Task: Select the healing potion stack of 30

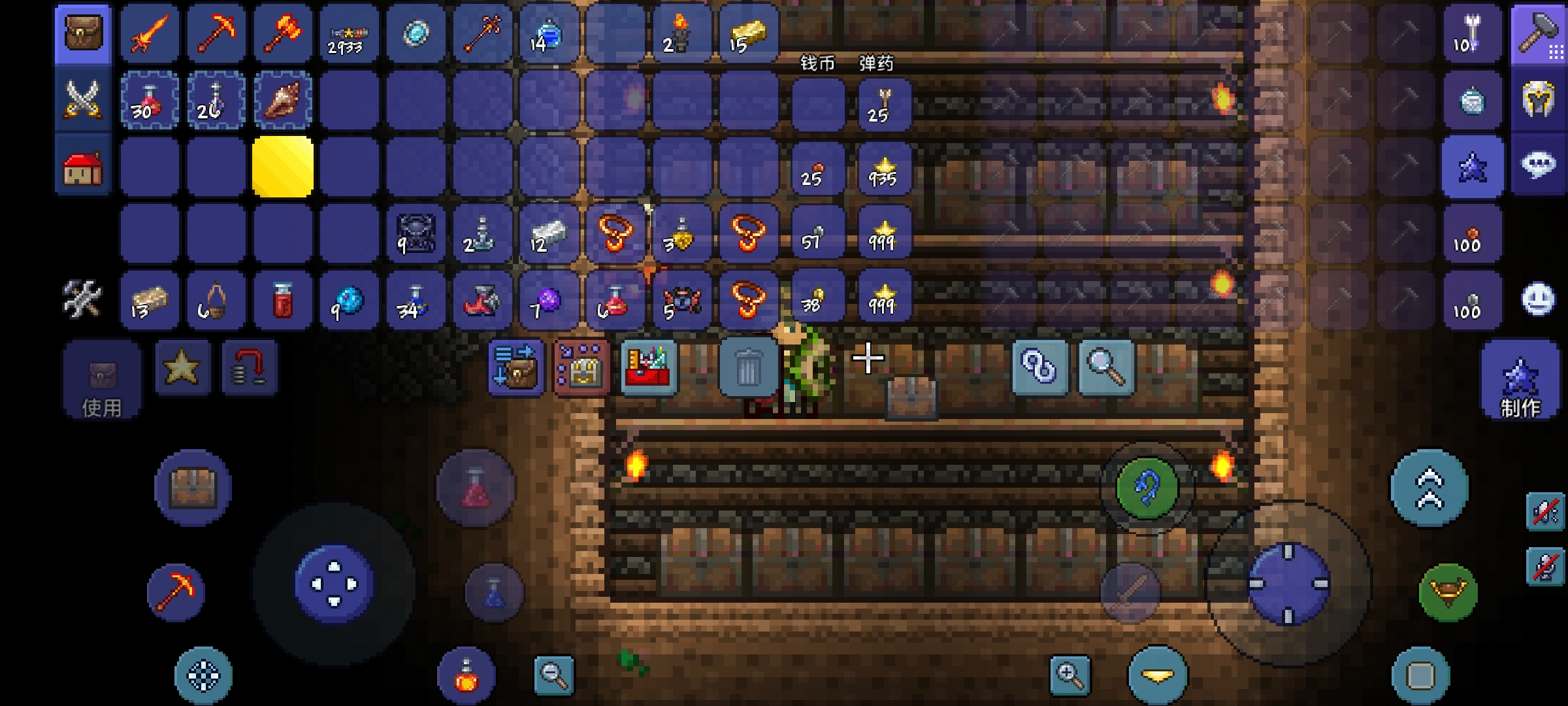Action: [x=150, y=100]
